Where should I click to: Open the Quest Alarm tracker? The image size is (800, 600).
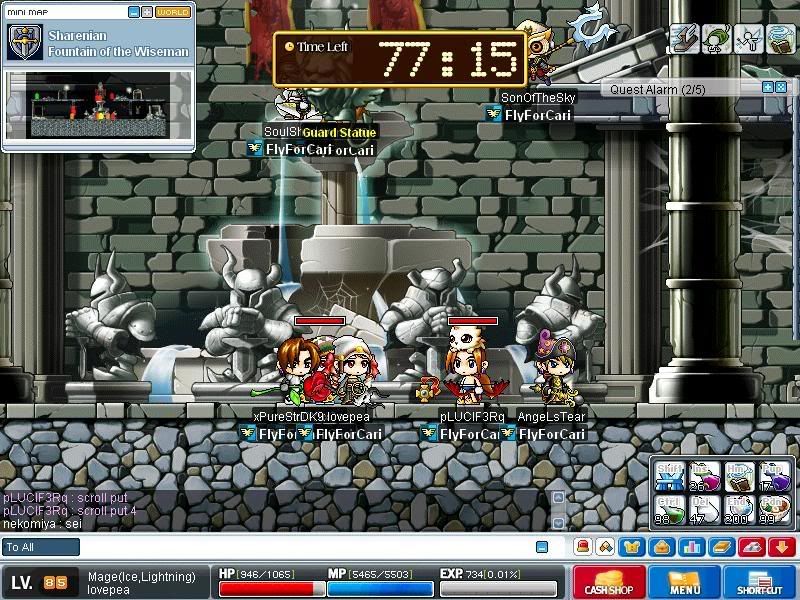point(680,89)
